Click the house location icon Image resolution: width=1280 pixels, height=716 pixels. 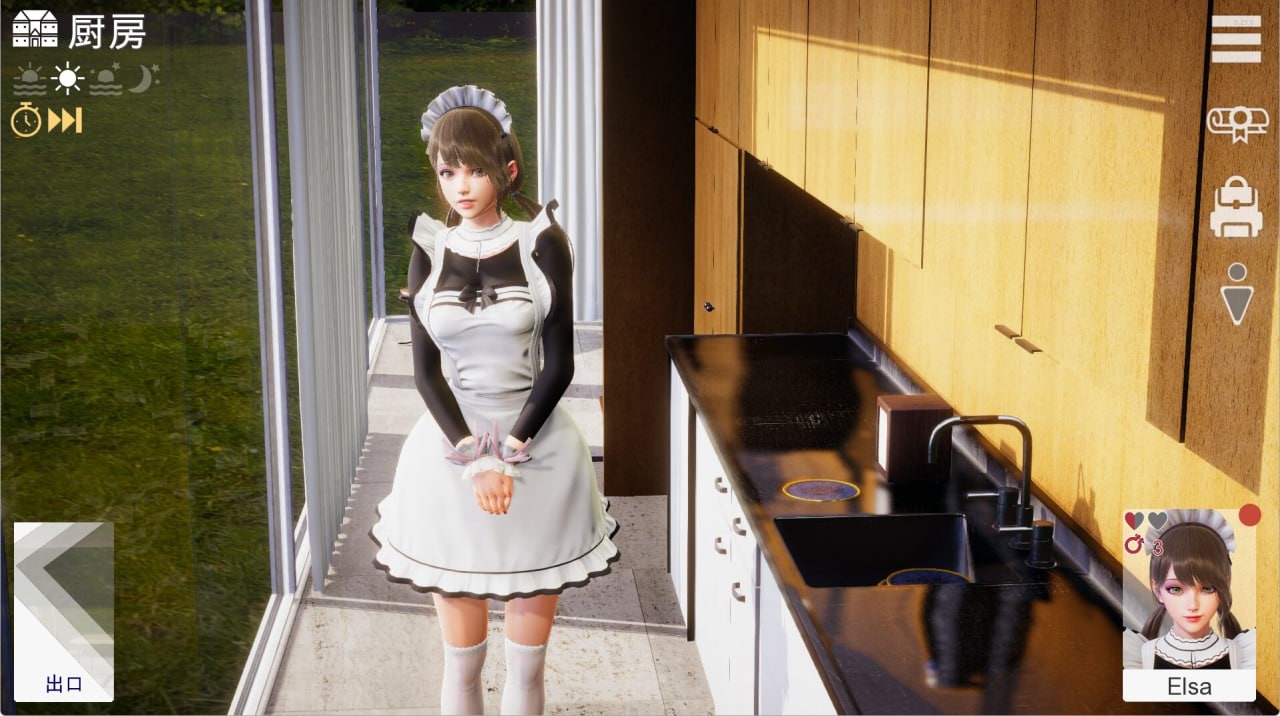tap(34, 30)
